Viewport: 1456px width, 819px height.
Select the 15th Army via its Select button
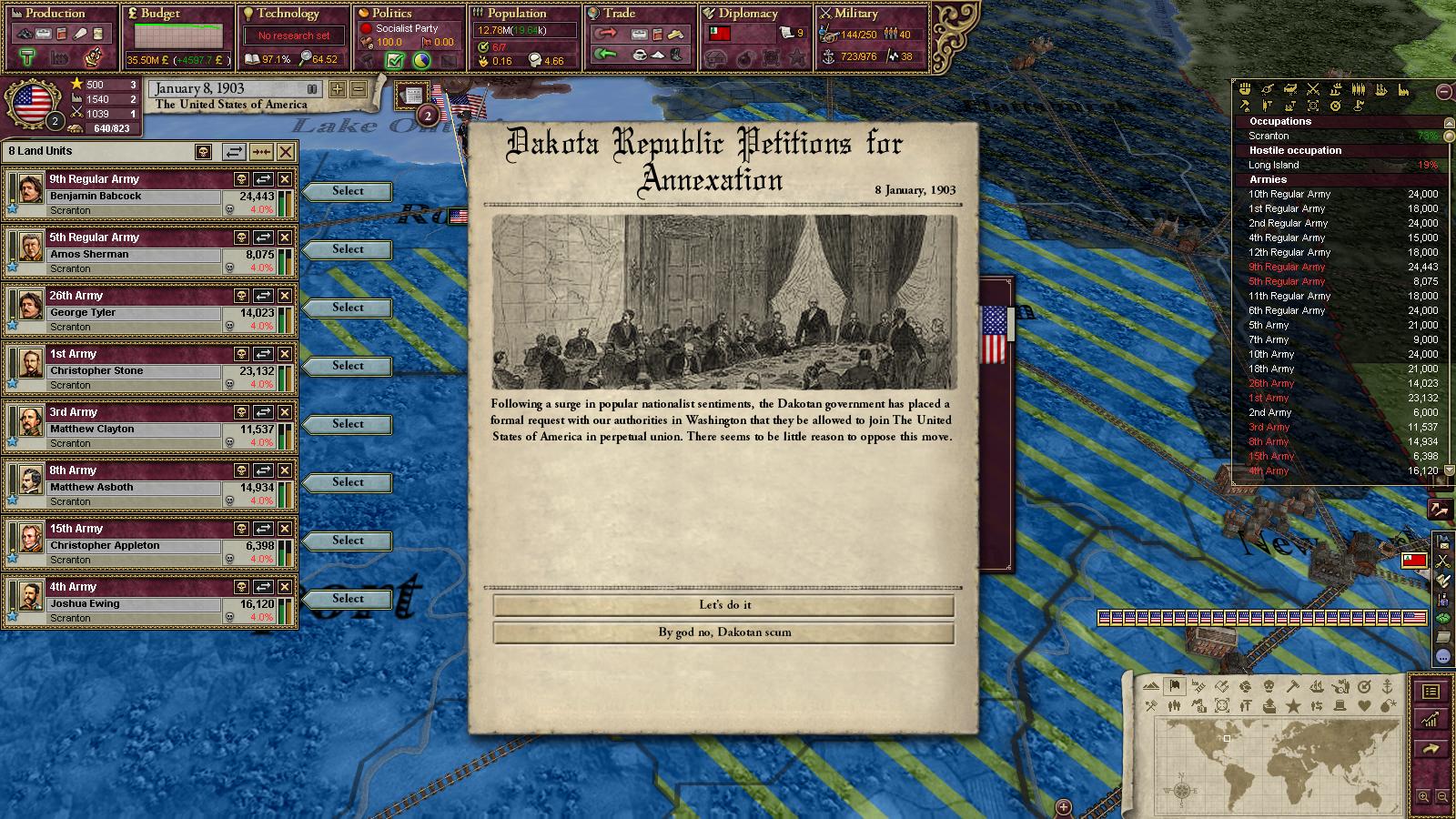(348, 541)
